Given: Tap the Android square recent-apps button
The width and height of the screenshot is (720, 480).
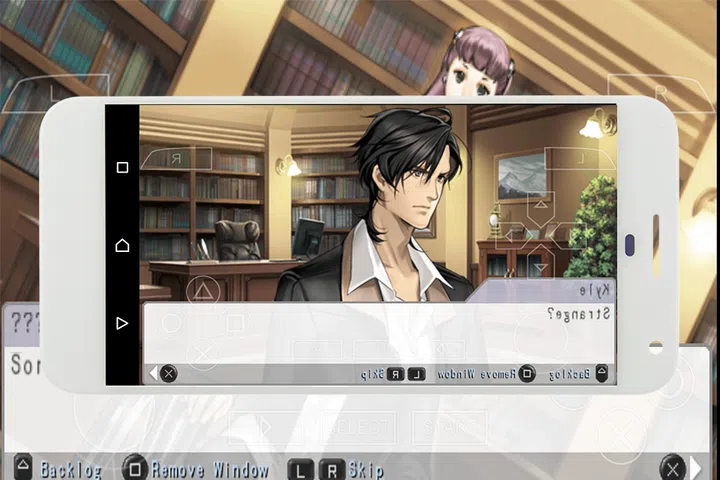Looking at the screenshot, I should [x=122, y=168].
